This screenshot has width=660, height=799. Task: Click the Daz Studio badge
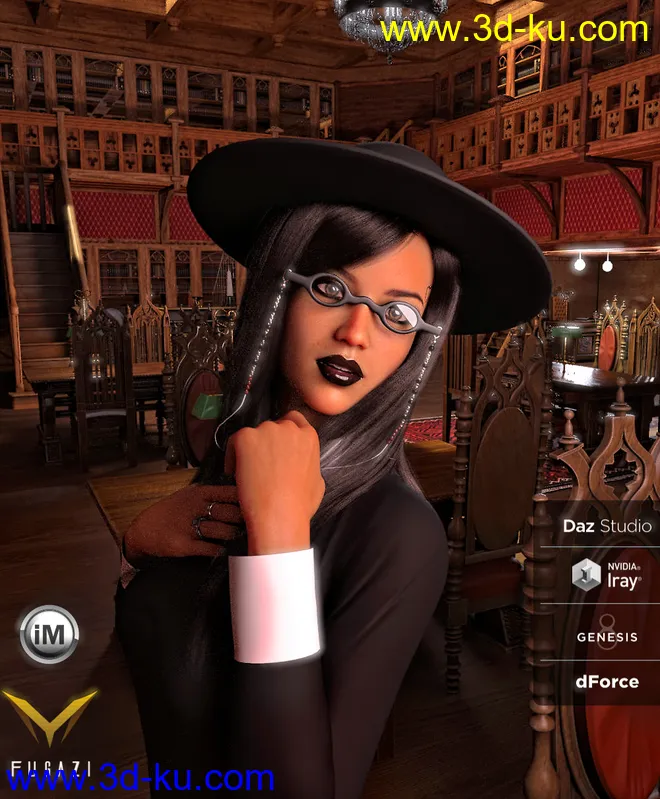click(x=606, y=526)
